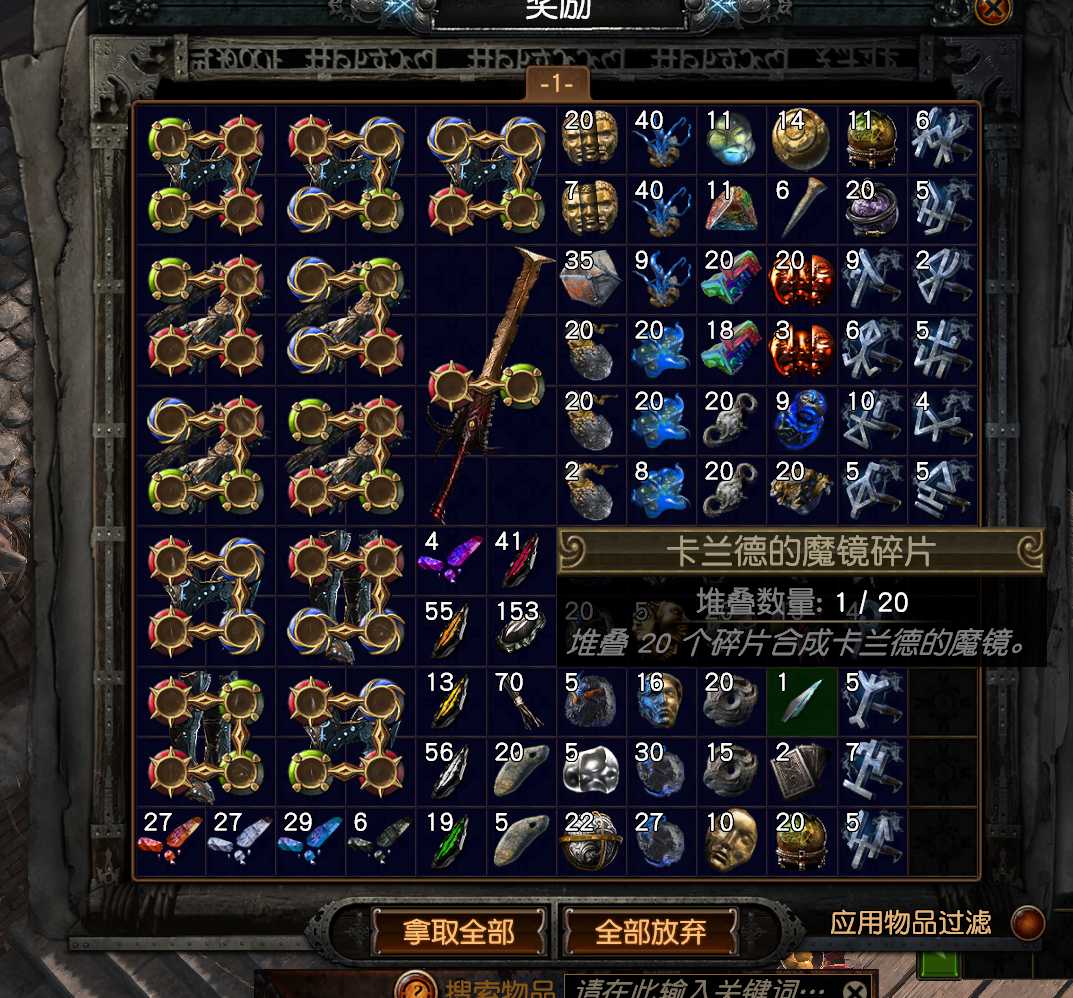Pick the purple crystal stack of 4
This screenshot has width=1073, height=998.
pyautogui.click(x=451, y=561)
